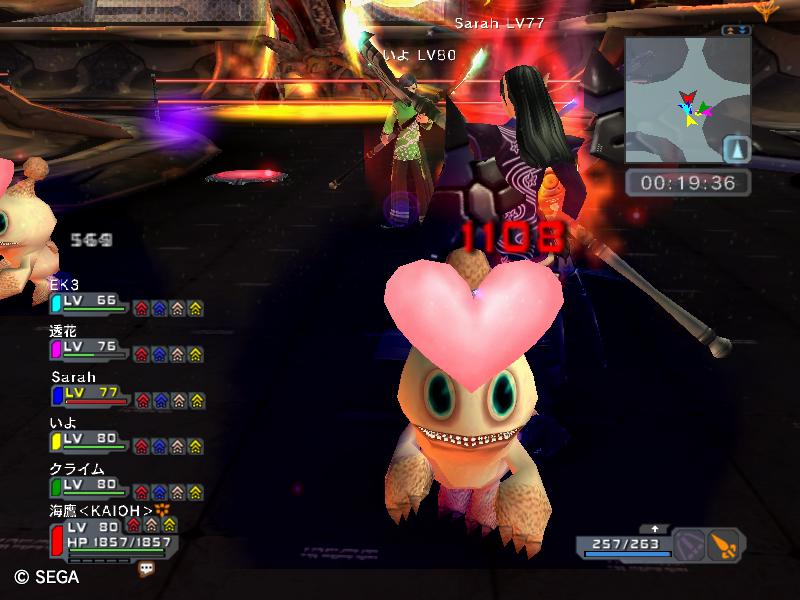Select いよ in the party list
Screen dimensions: 800x600
90,440
